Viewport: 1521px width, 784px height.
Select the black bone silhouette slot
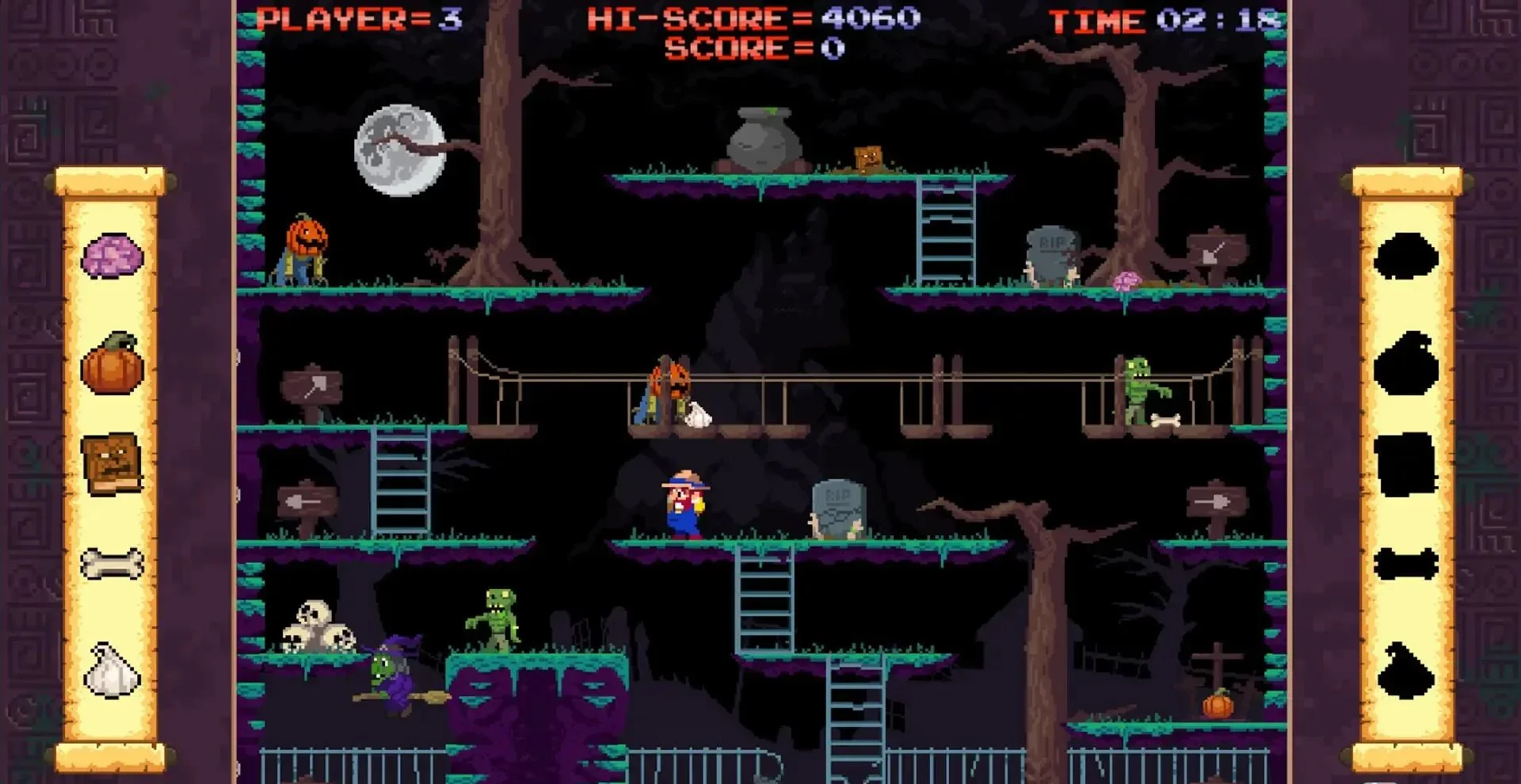click(x=1406, y=564)
